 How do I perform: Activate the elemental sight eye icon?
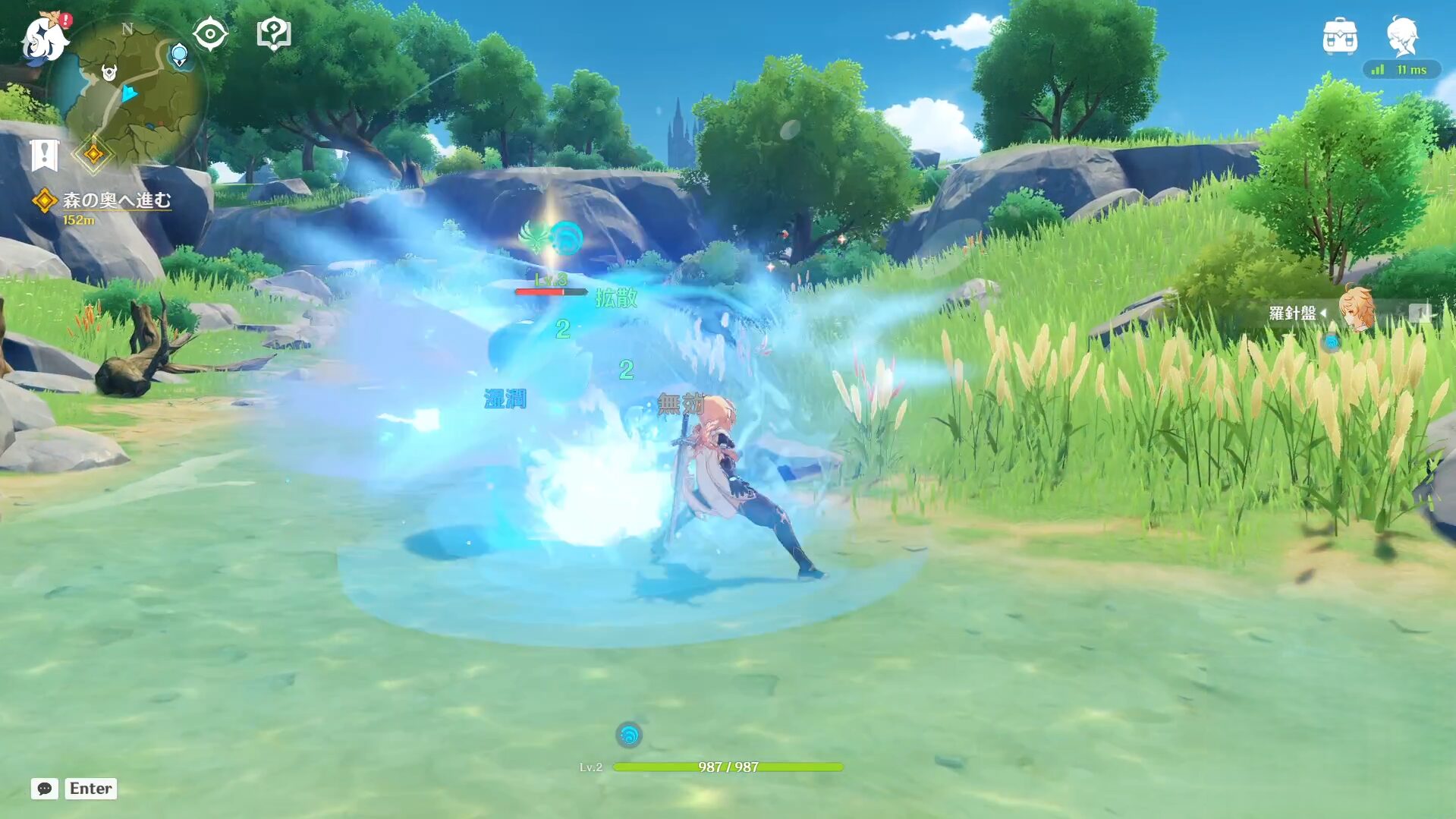coord(210,34)
